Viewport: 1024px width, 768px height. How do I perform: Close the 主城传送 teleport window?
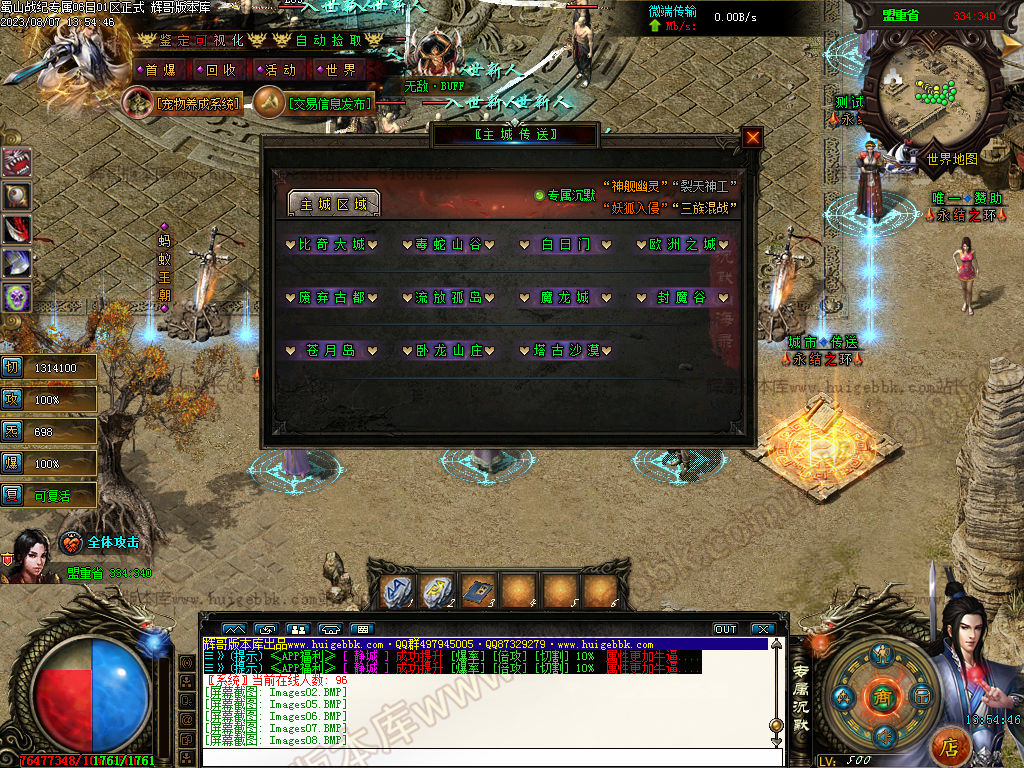point(752,138)
